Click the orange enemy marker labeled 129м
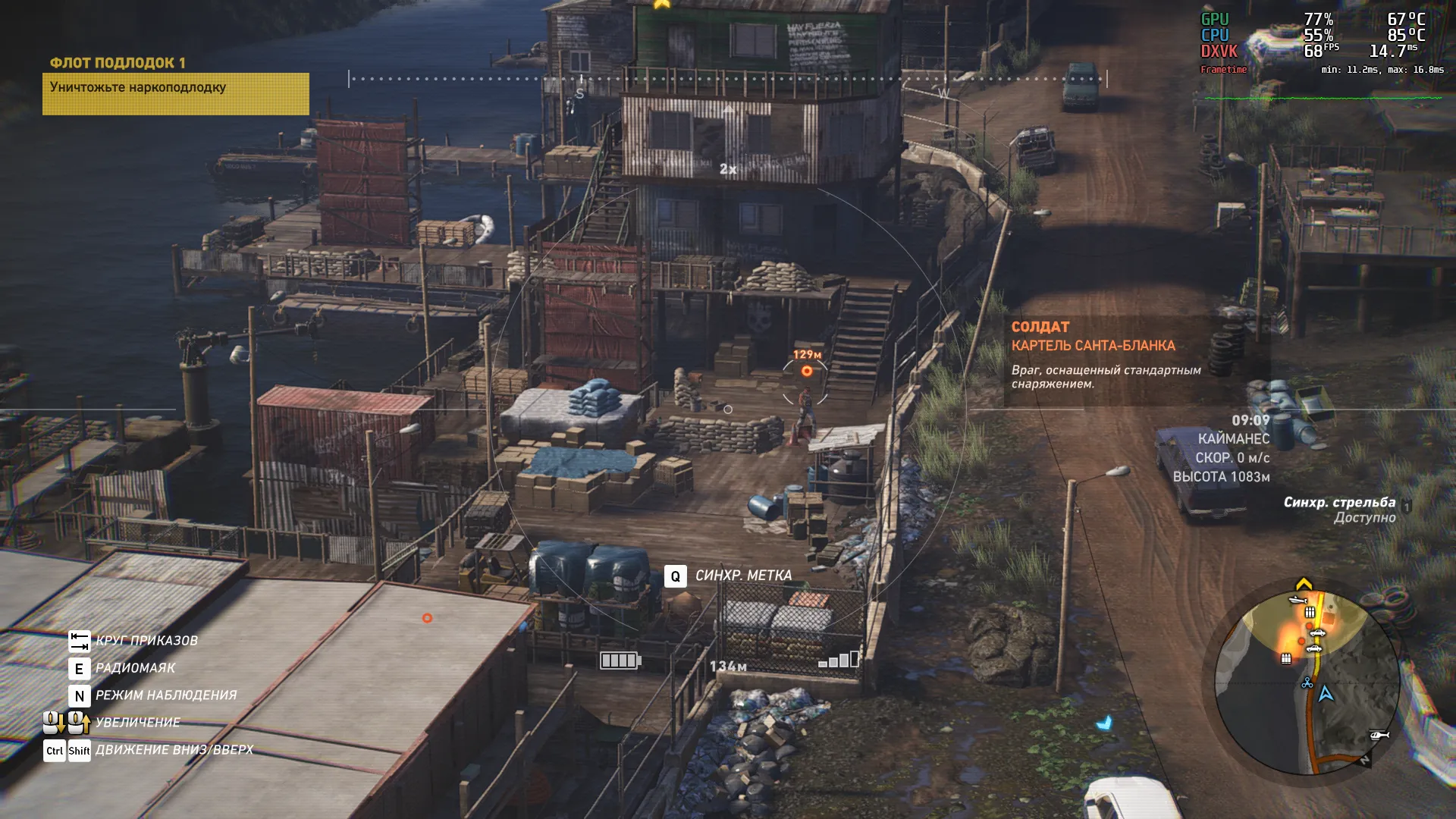The image size is (1456, 819). pyautogui.click(x=807, y=371)
